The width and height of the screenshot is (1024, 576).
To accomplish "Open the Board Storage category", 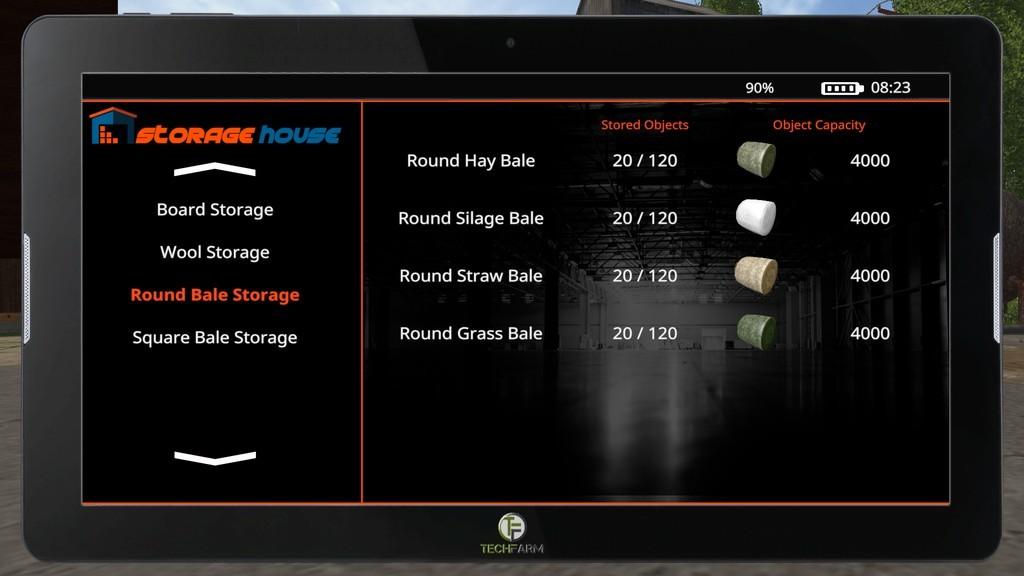I will point(215,210).
